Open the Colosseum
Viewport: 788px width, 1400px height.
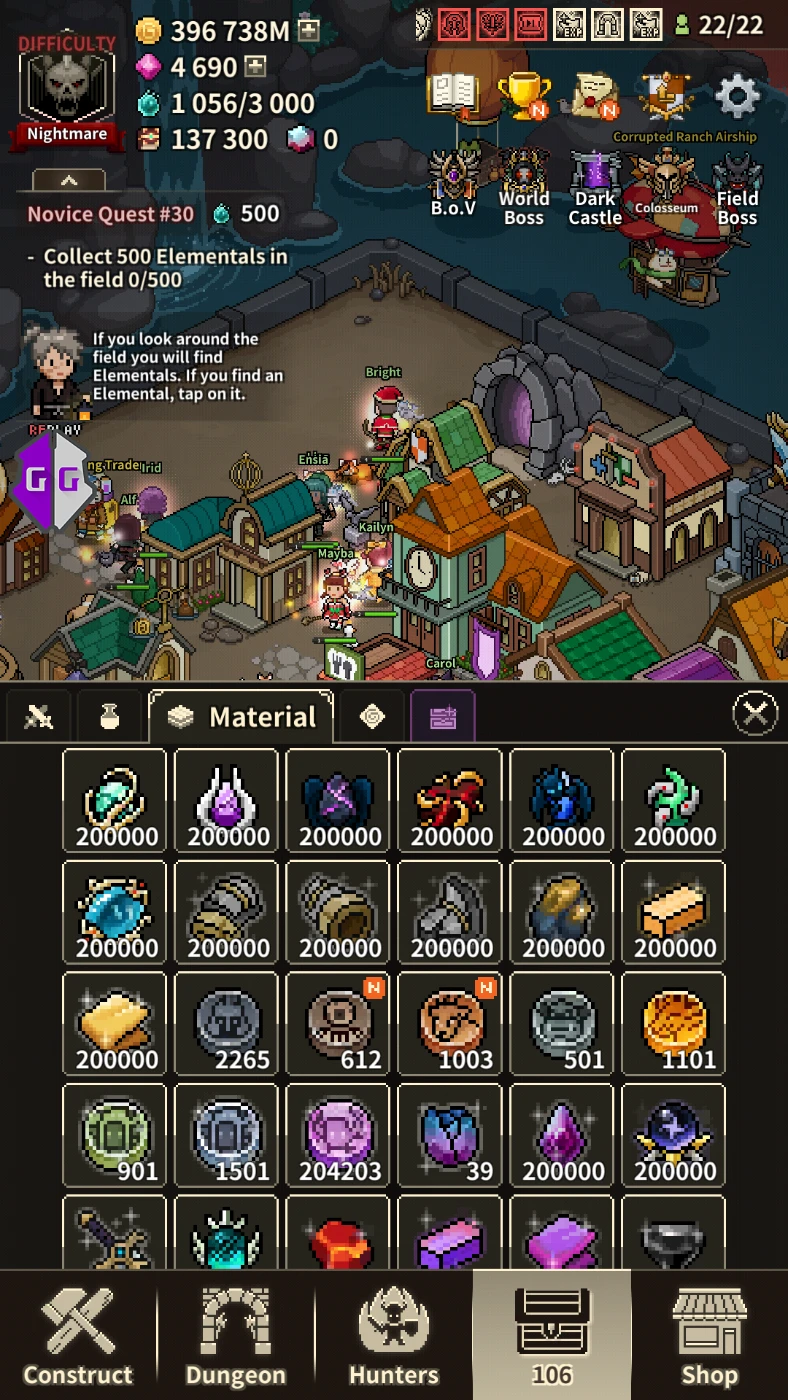click(x=667, y=187)
